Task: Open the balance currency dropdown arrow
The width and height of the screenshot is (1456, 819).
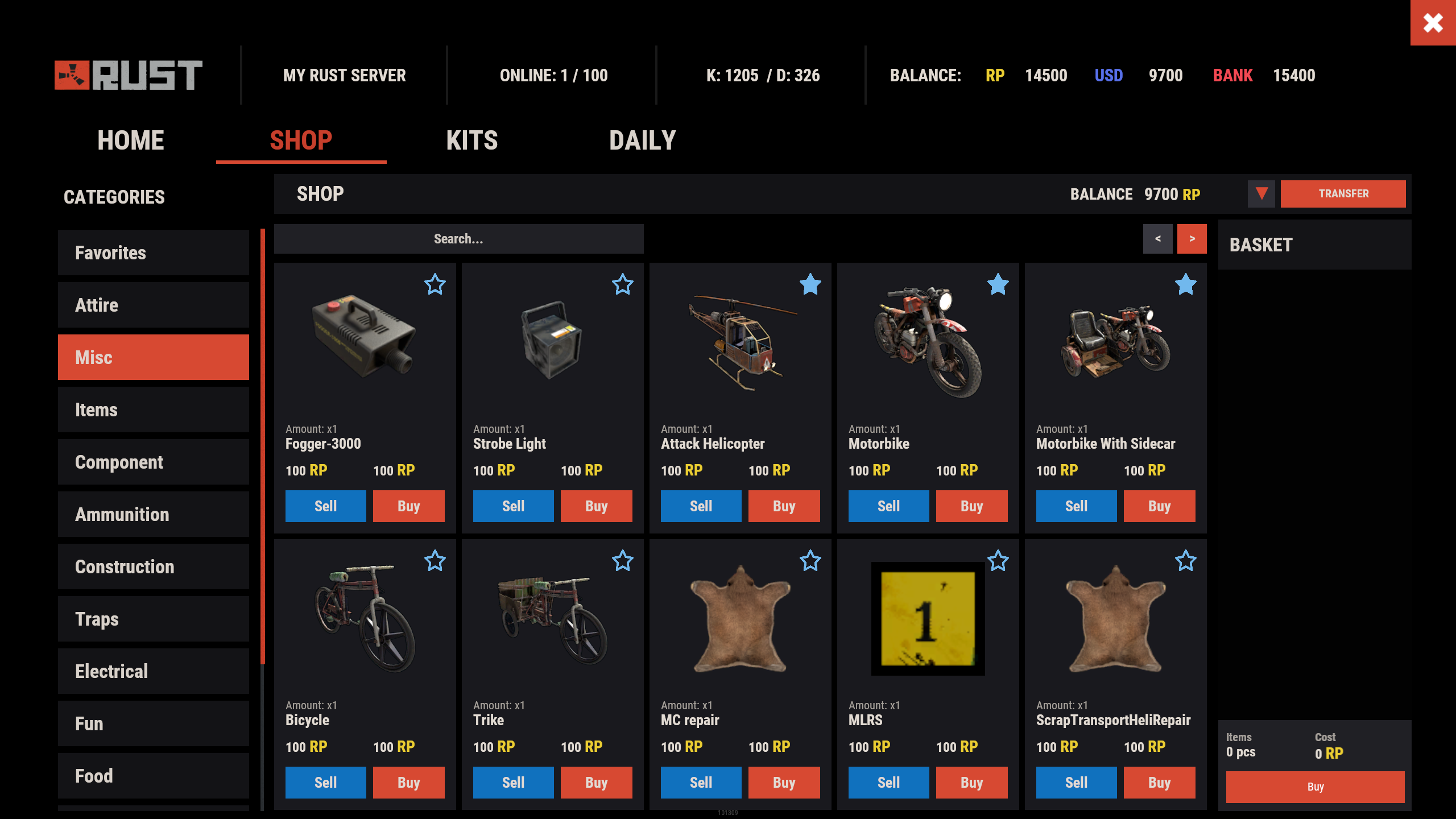Action: point(1261,194)
